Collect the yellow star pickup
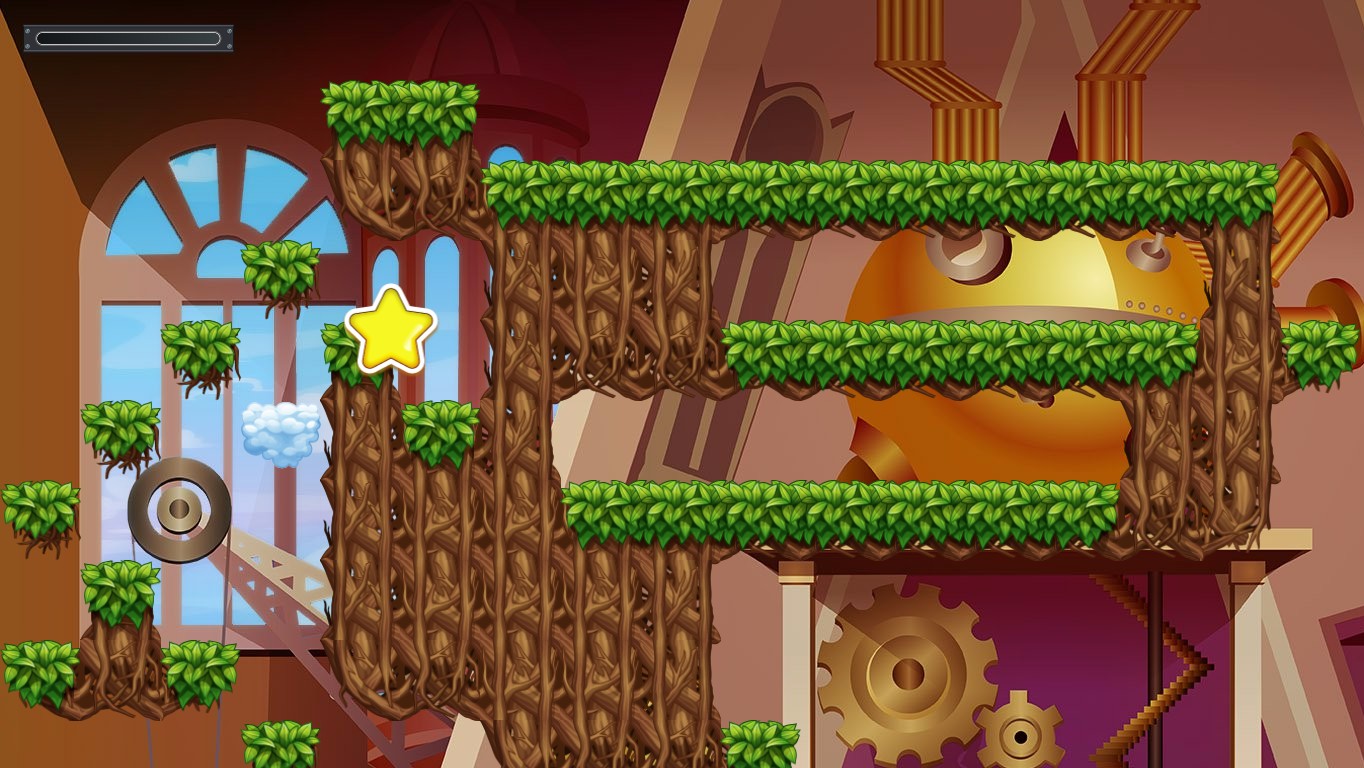Viewport: 1364px width, 768px height. (390, 335)
